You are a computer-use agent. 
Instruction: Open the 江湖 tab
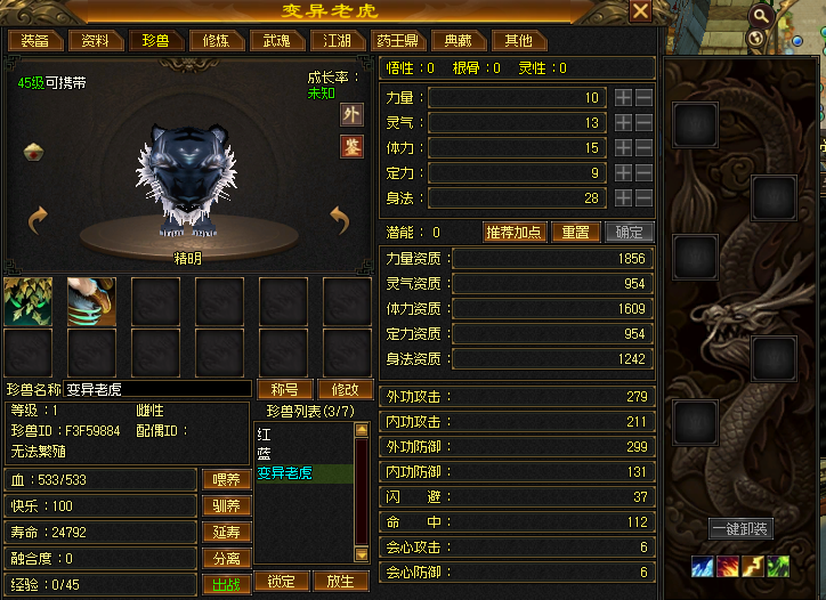coord(337,41)
